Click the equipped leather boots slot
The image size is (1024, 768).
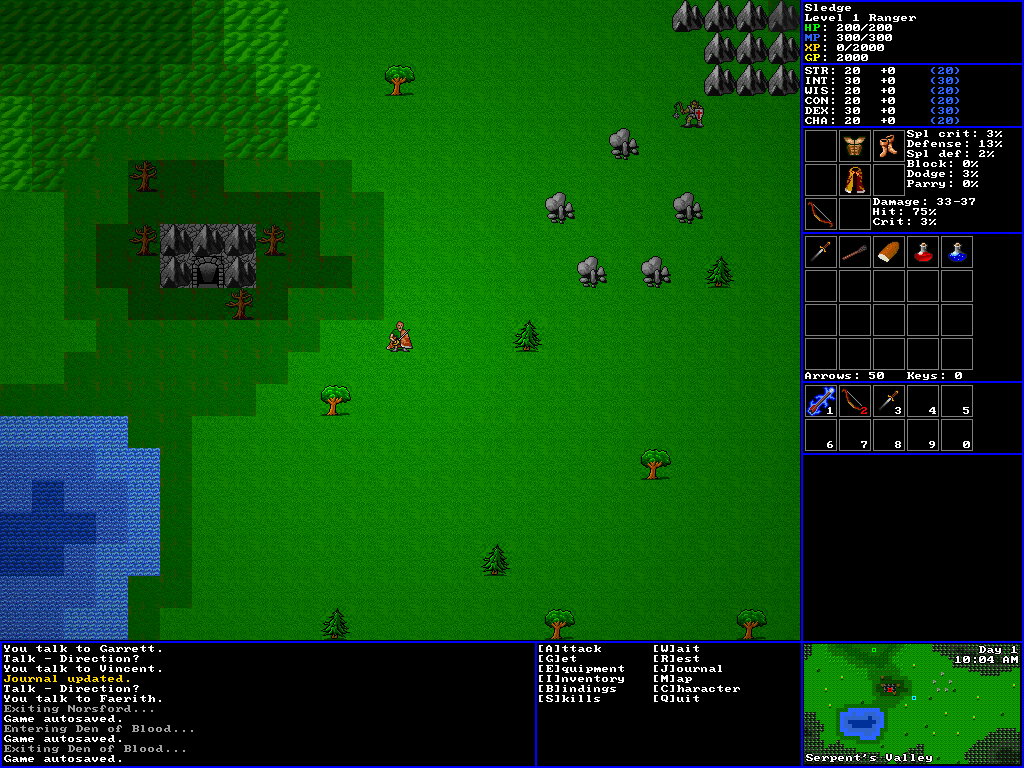pos(888,146)
